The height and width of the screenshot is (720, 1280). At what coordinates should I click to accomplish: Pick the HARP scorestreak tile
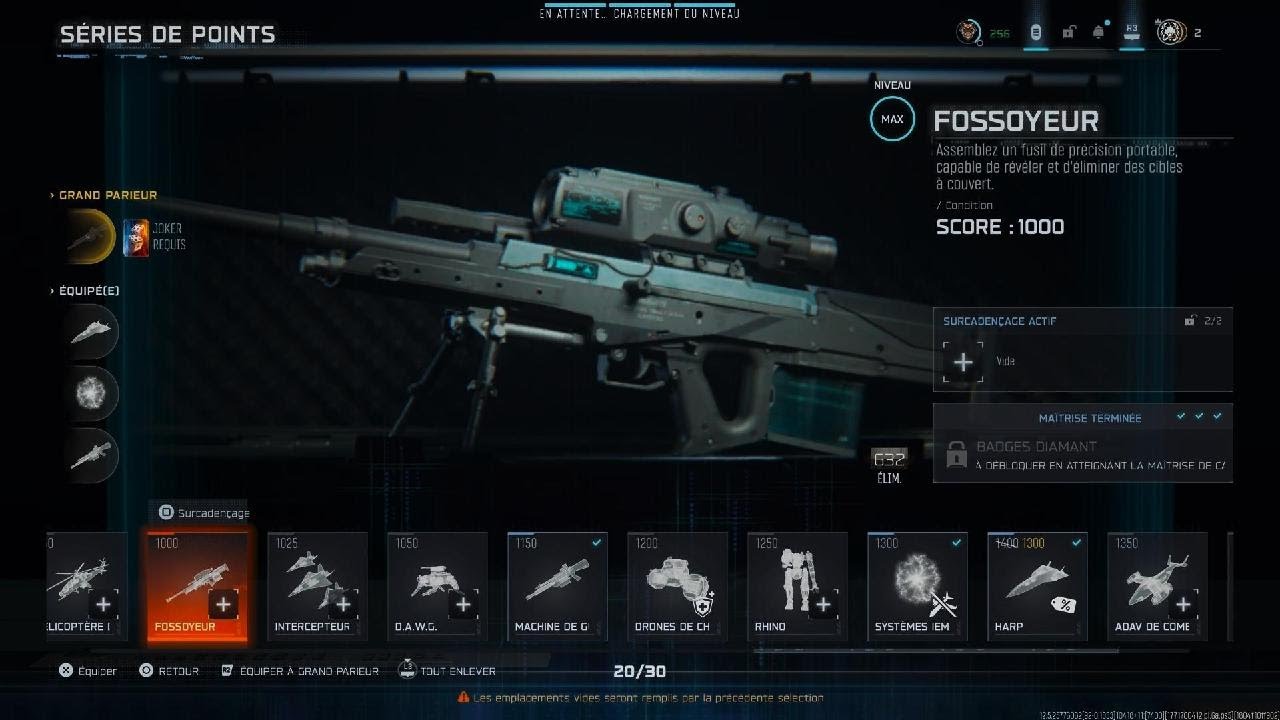(x=1037, y=586)
